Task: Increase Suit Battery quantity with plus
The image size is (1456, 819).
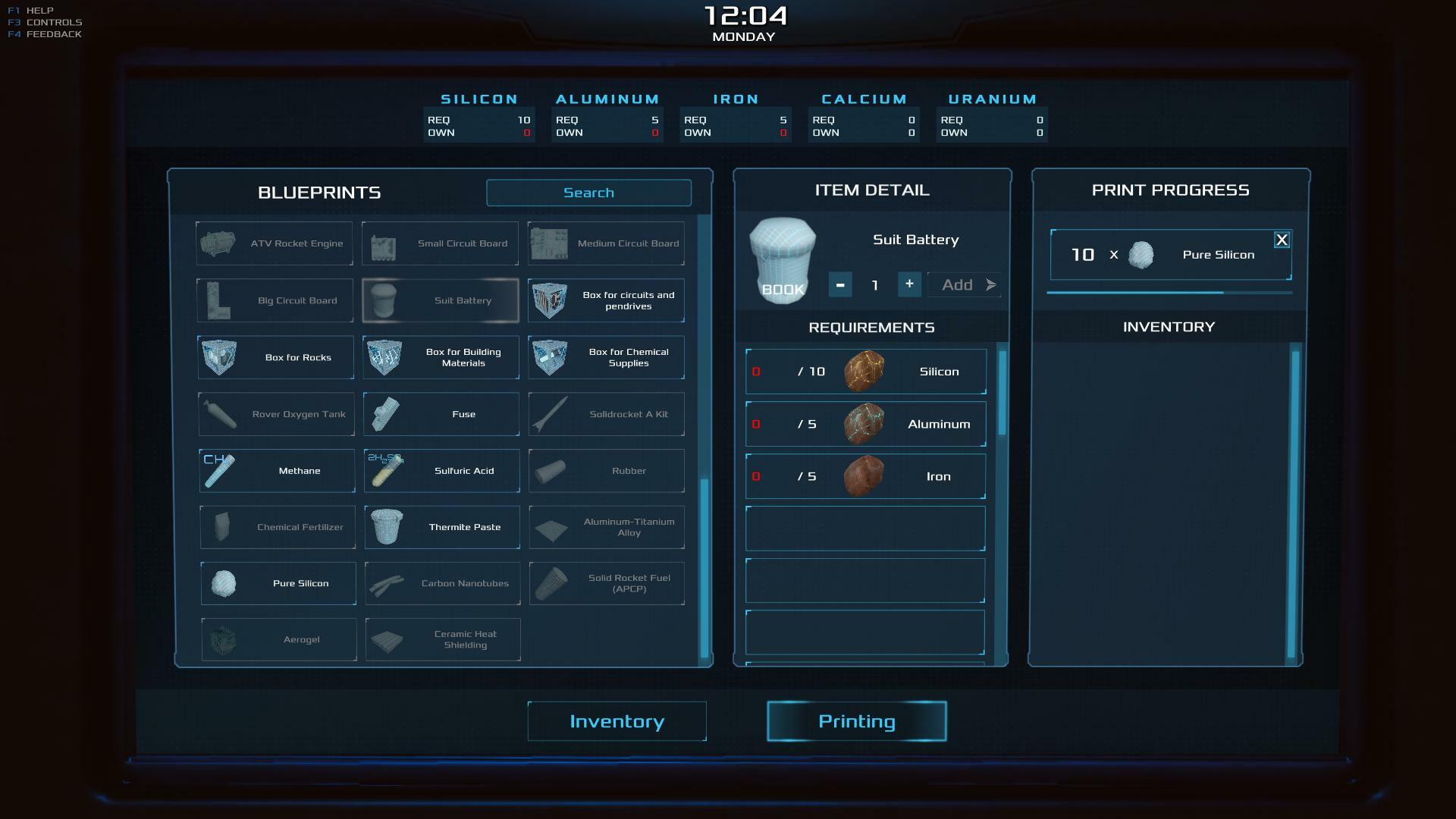Action: click(x=909, y=284)
